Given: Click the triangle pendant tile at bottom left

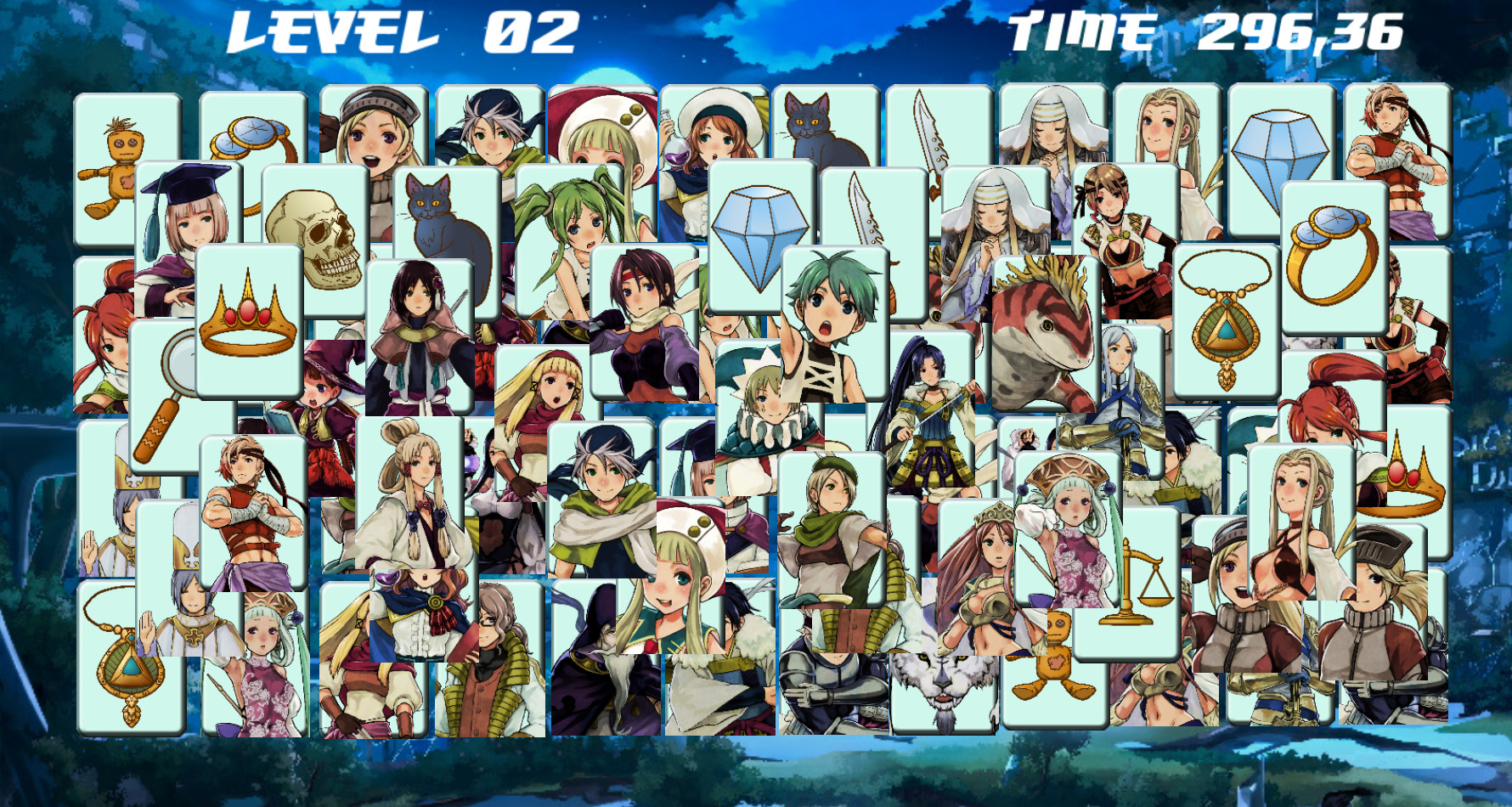Looking at the screenshot, I should point(127,671).
